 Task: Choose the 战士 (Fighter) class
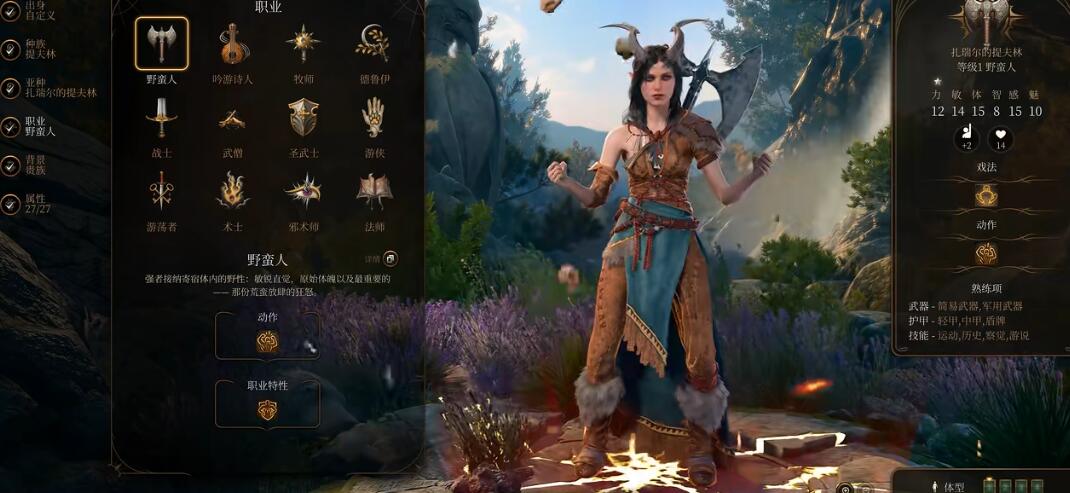(161, 118)
